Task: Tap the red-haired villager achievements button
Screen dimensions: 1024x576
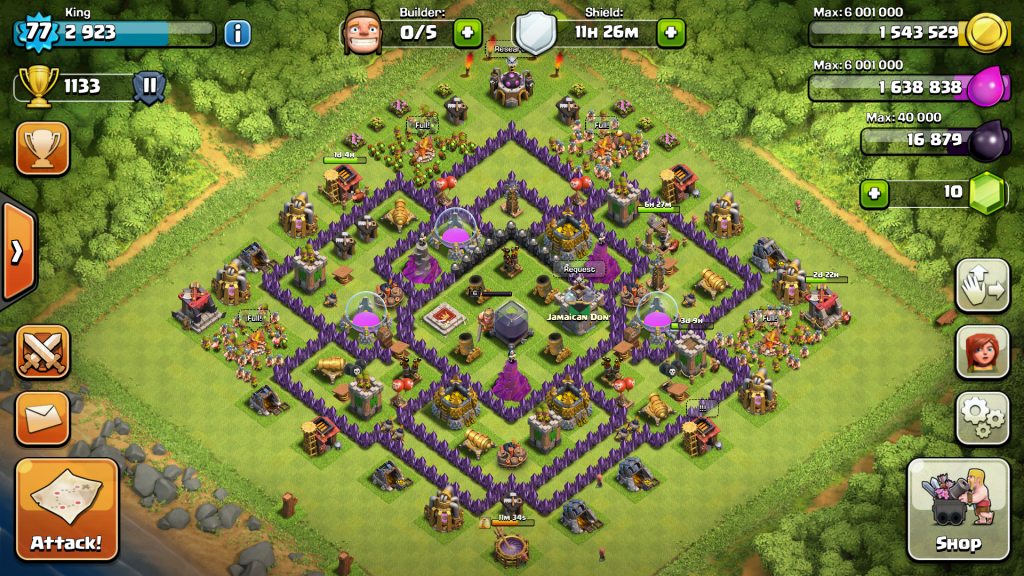Action: [982, 351]
